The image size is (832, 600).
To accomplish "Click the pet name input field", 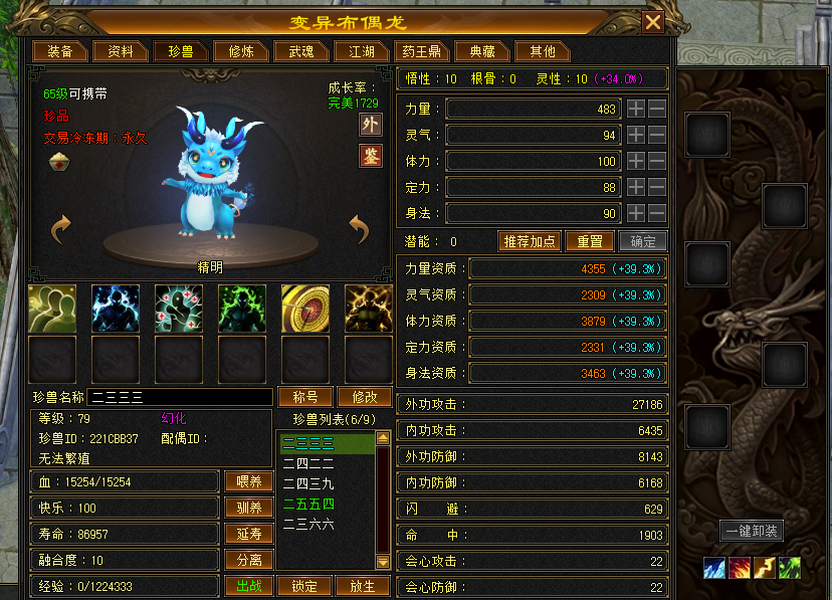I will (x=180, y=397).
